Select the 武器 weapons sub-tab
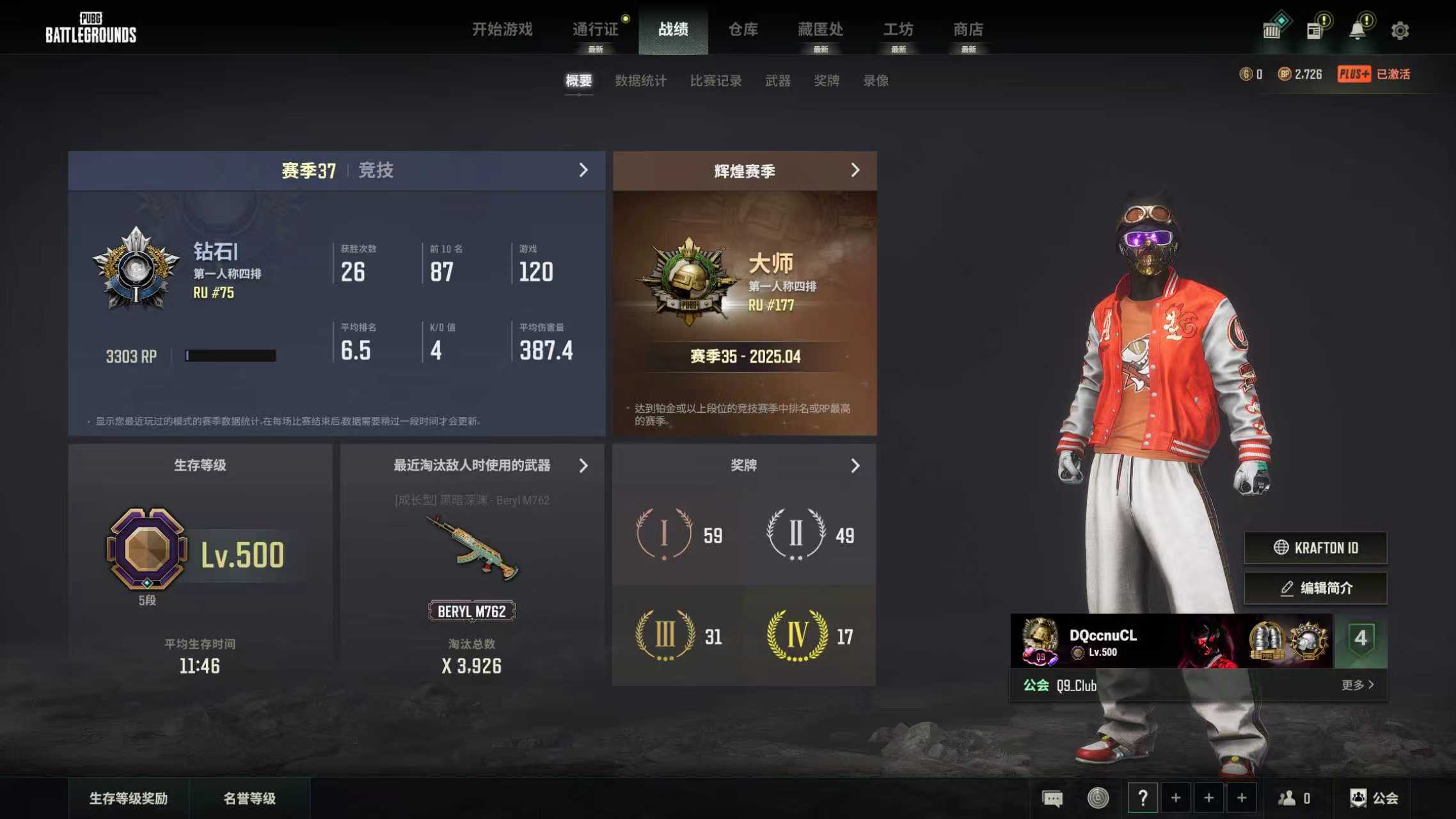Screen dimensions: 1456x819 coord(778,81)
